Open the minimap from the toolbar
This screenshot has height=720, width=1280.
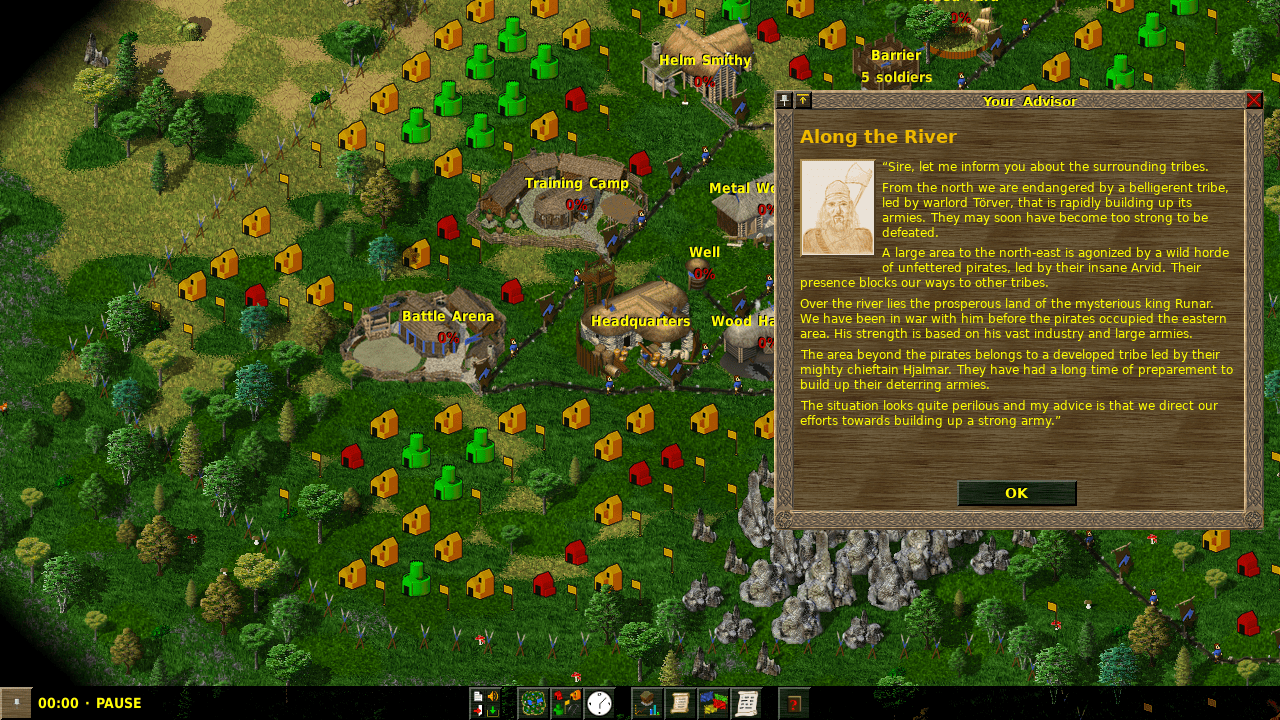click(533, 703)
